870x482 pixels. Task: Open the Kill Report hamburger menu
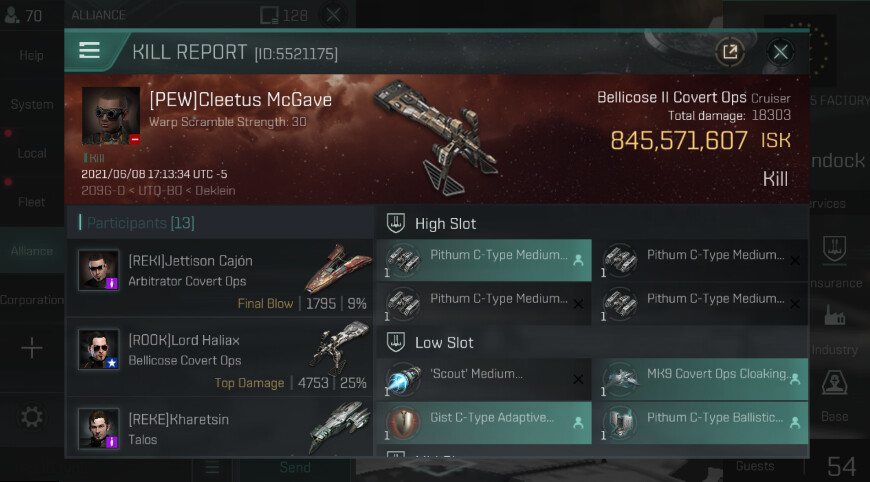(x=90, y=51)
